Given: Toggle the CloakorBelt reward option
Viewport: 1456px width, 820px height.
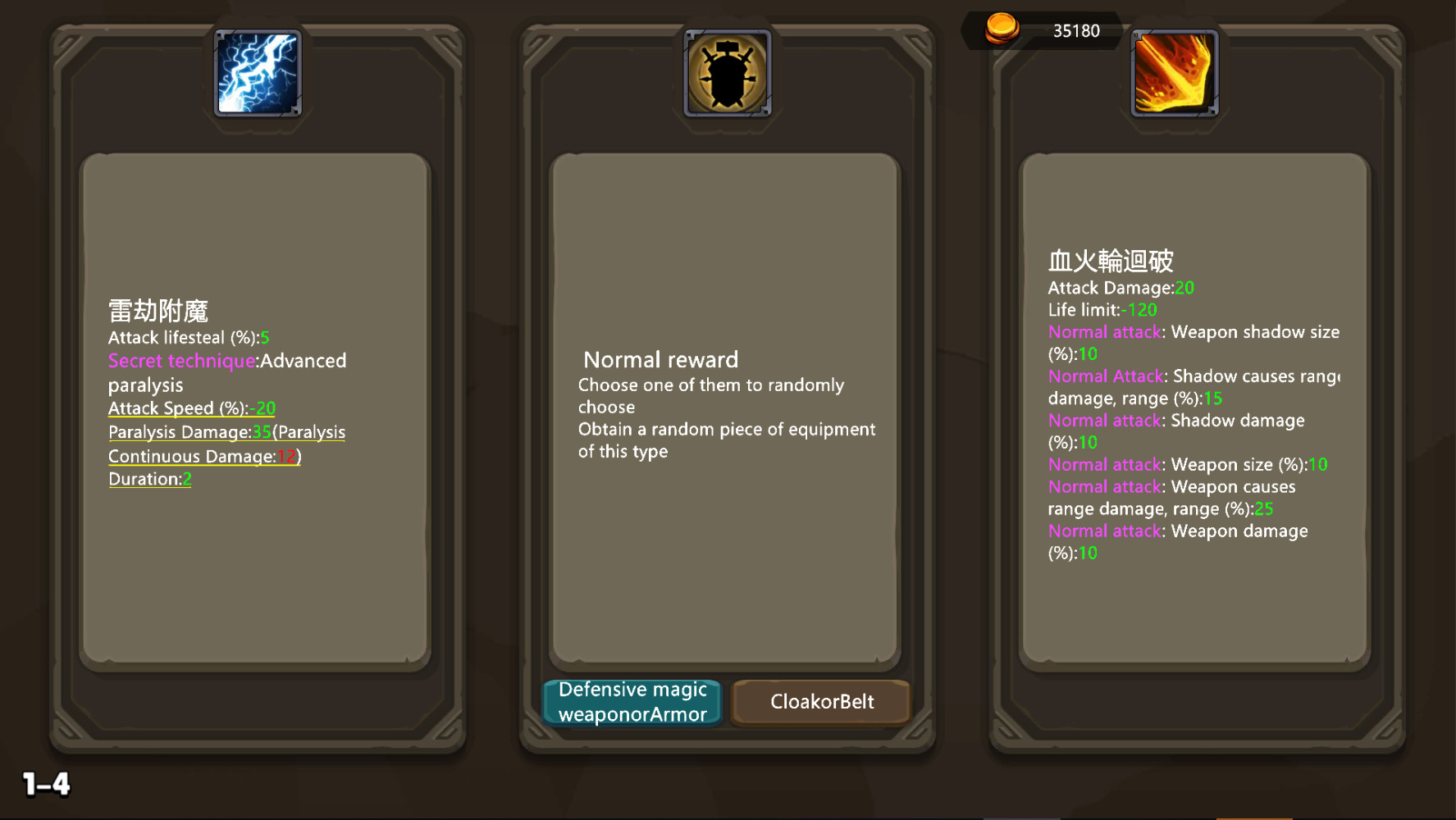Looking at the screenshot, I should (820, 702).
